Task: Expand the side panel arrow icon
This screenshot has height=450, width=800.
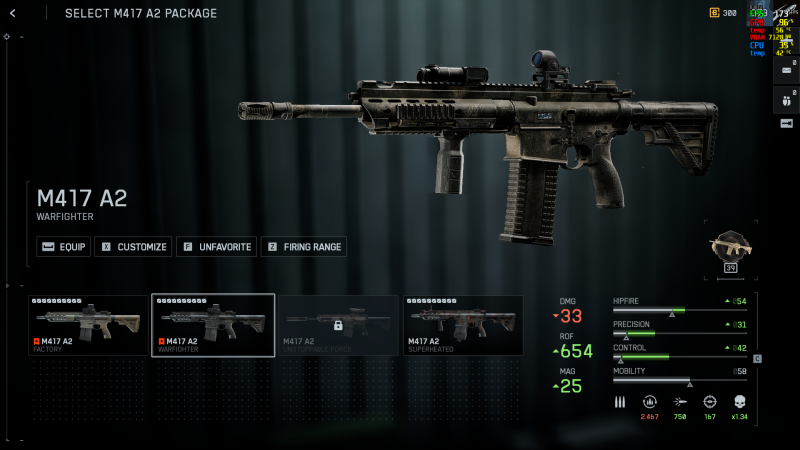Action: (786, 123)
